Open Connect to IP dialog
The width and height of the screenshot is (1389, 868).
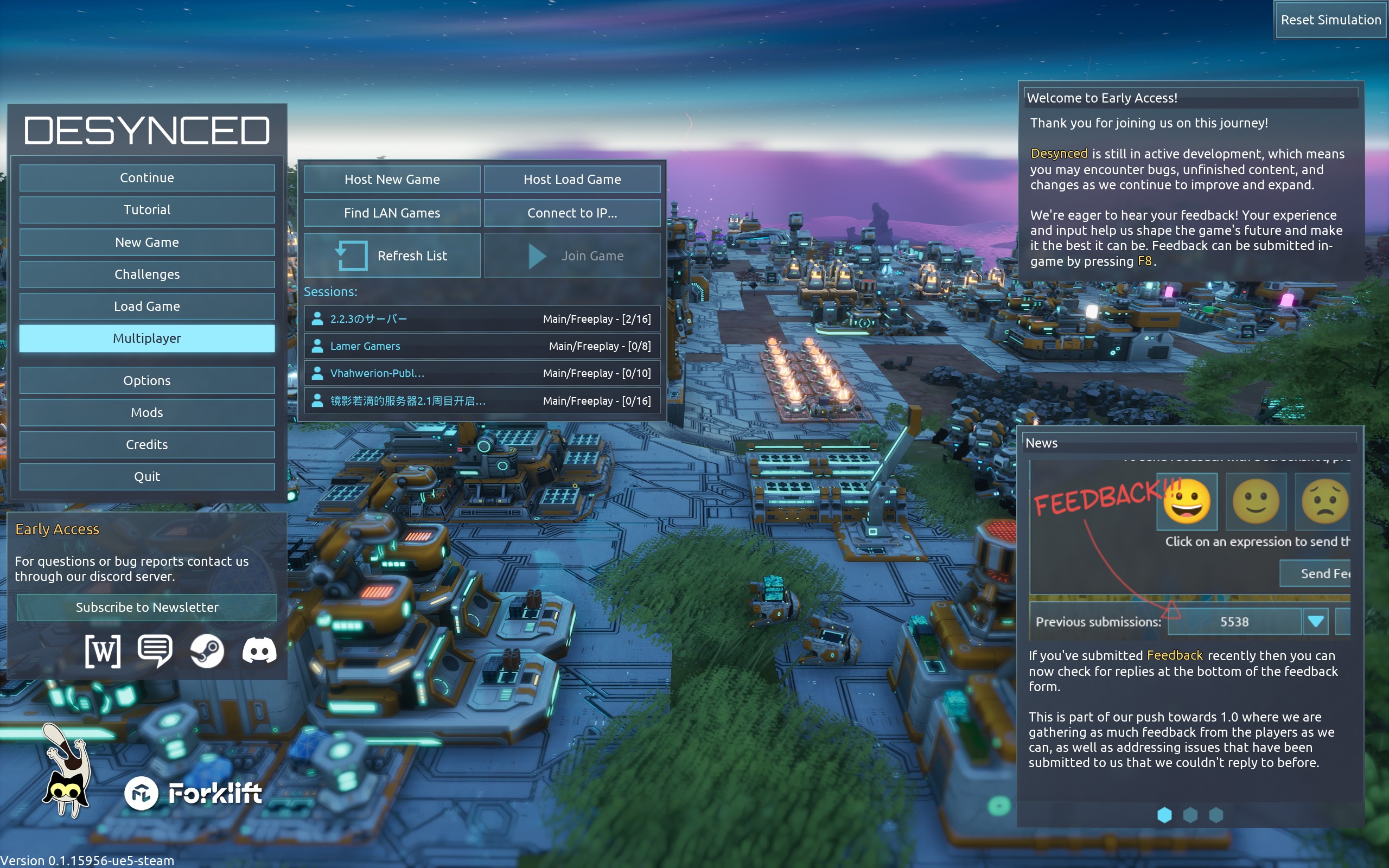(572, 213)
